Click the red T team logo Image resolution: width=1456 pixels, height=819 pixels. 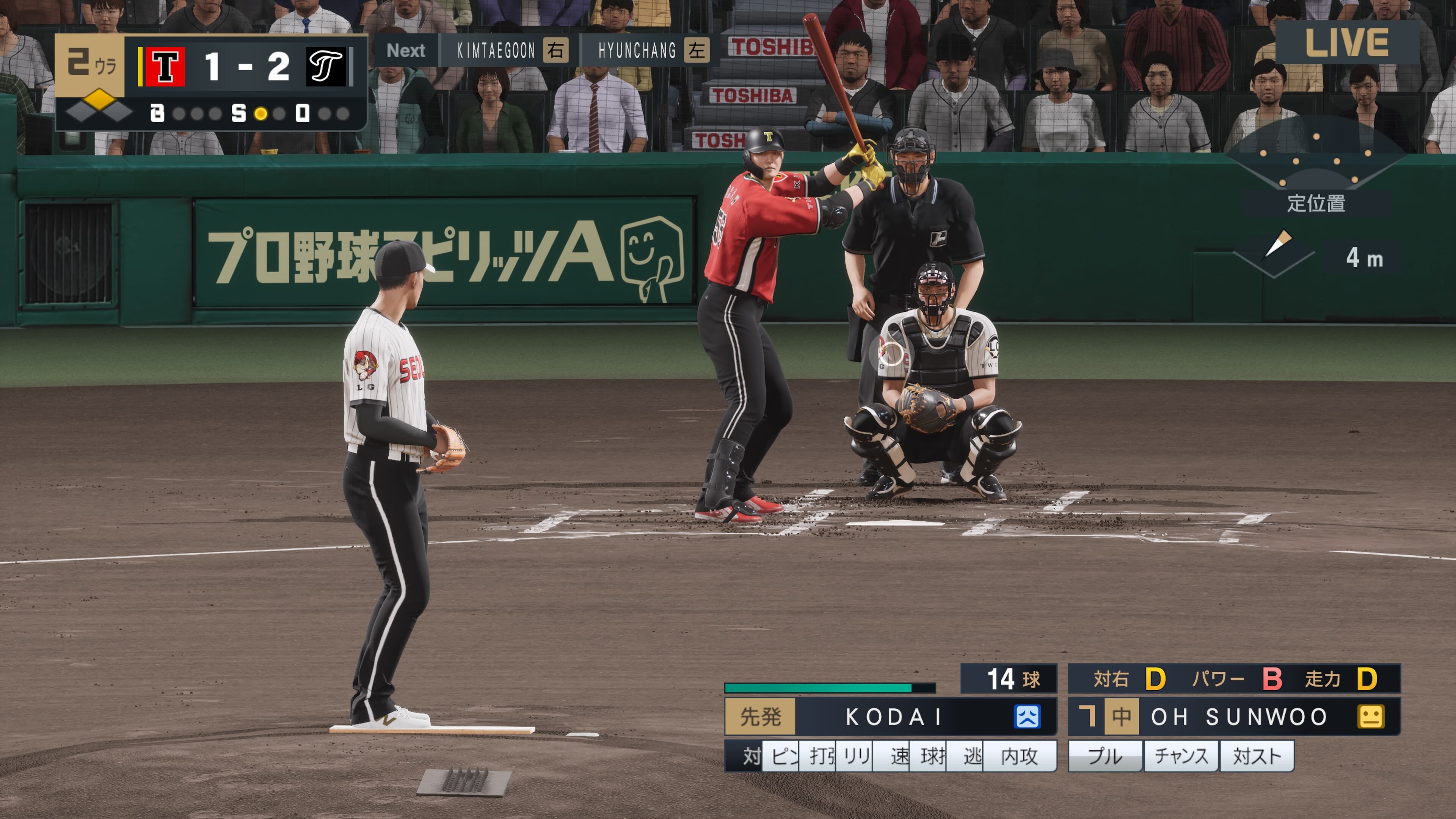tap(165, 67)
